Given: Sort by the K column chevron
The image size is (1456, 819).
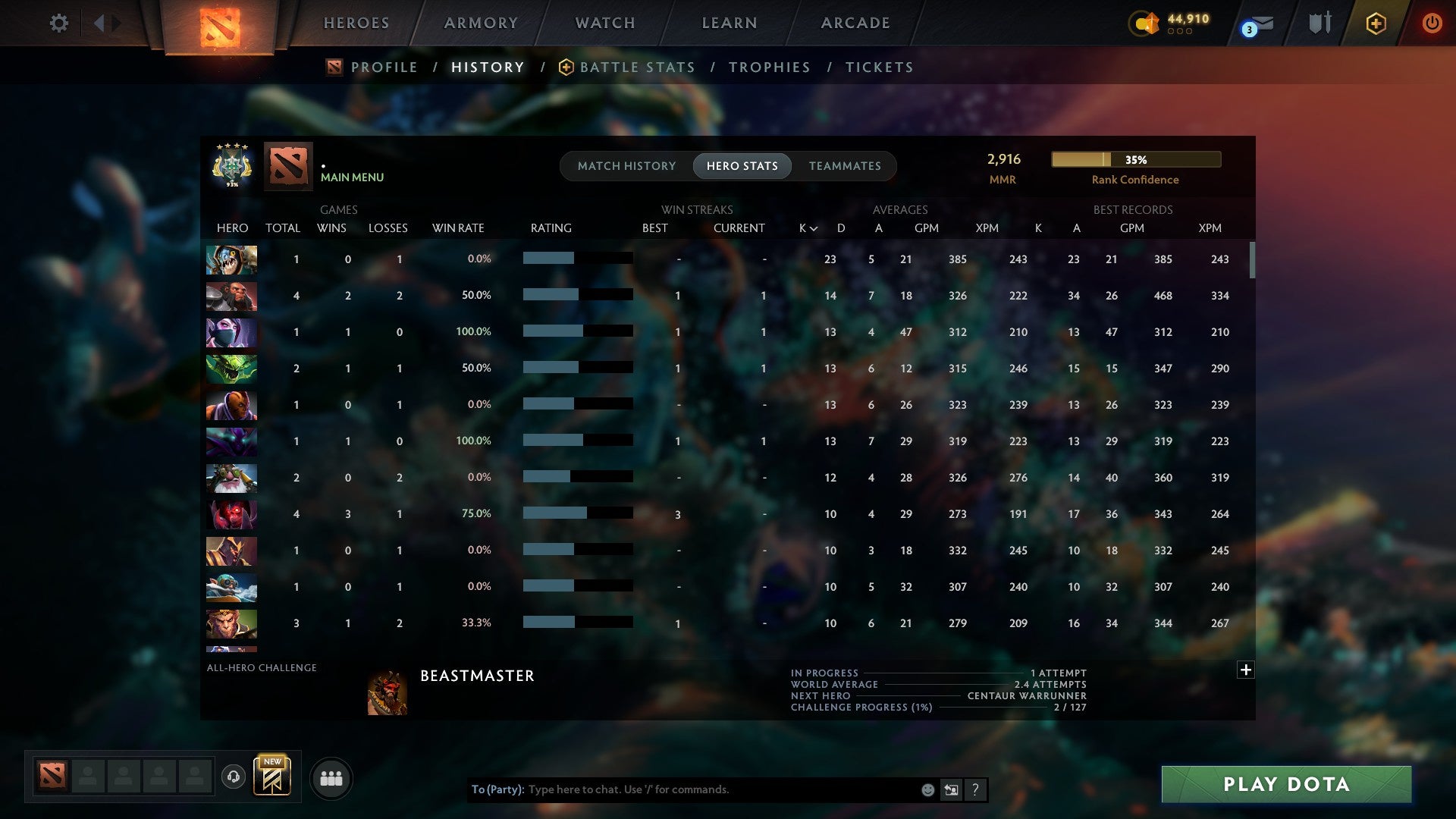Looking at the screenshot, I should tap(807, 227).
